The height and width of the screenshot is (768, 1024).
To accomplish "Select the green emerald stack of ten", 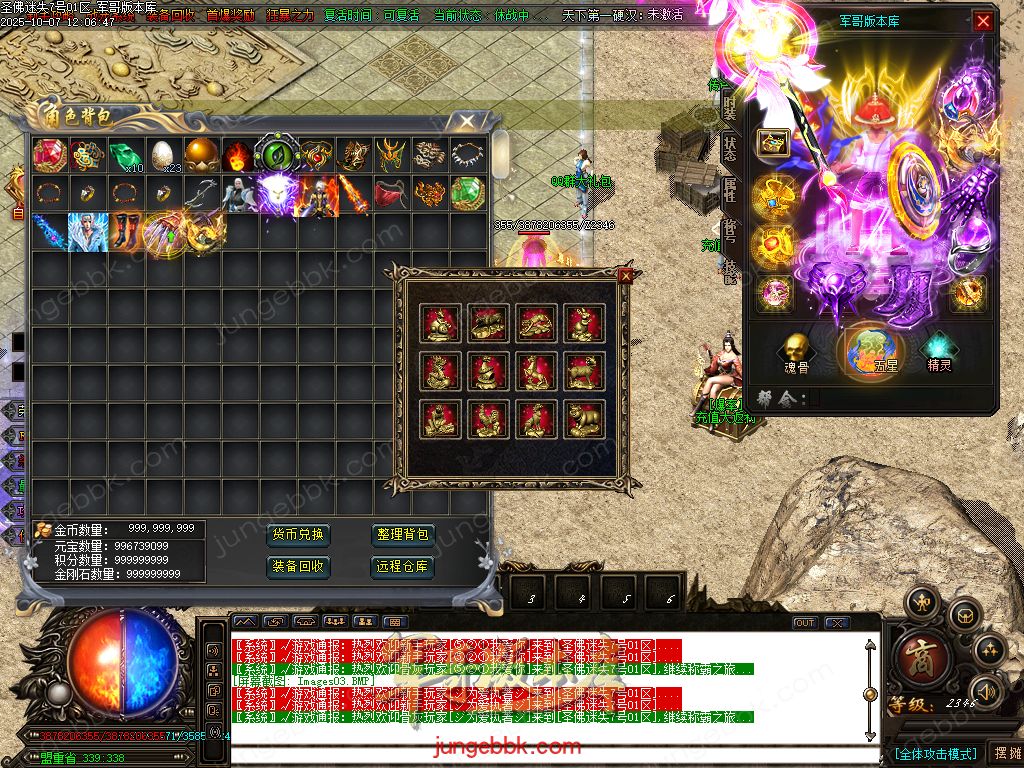I will click(x=124, y=155).
